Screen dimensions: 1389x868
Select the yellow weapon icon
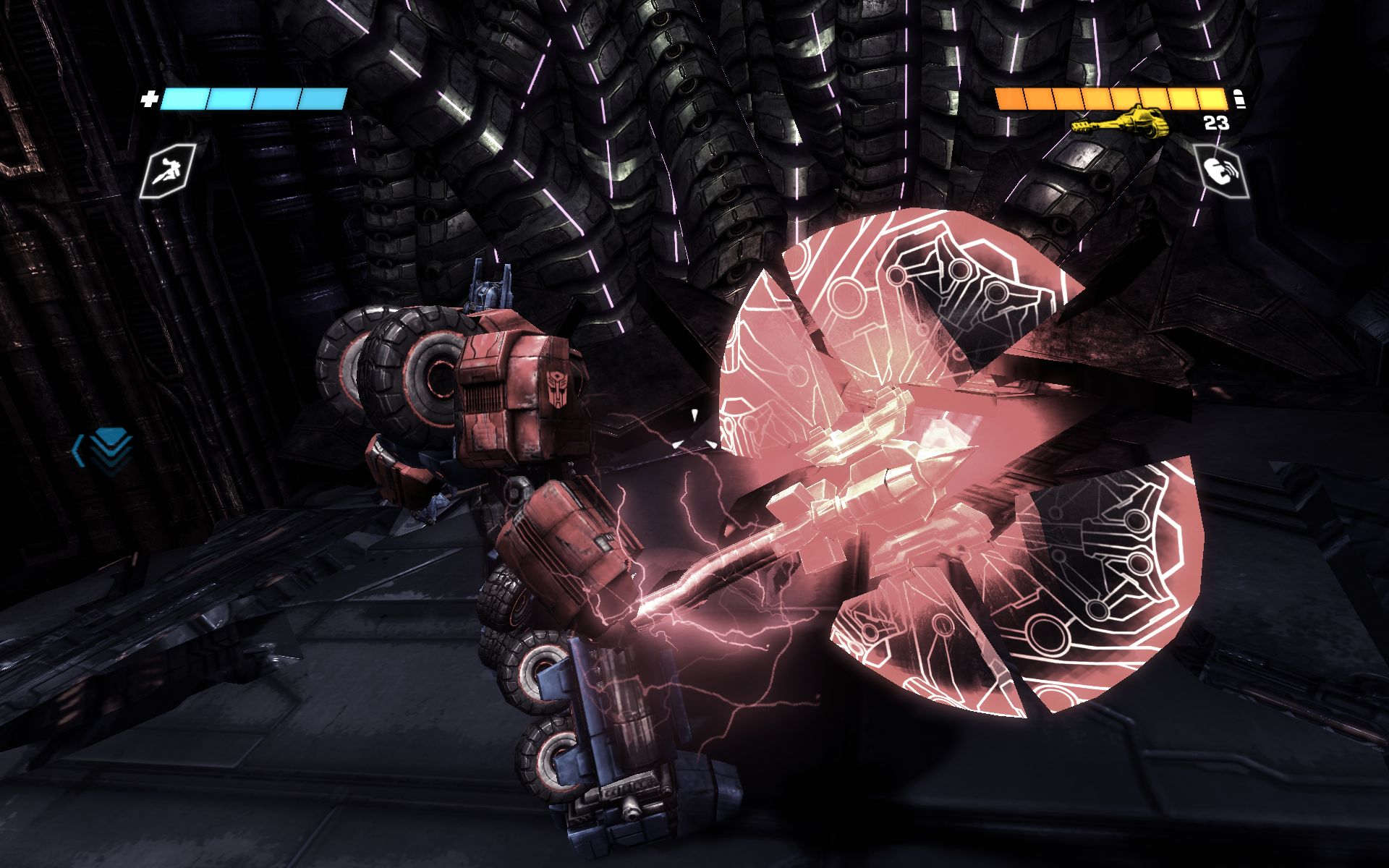(1121, 121)
